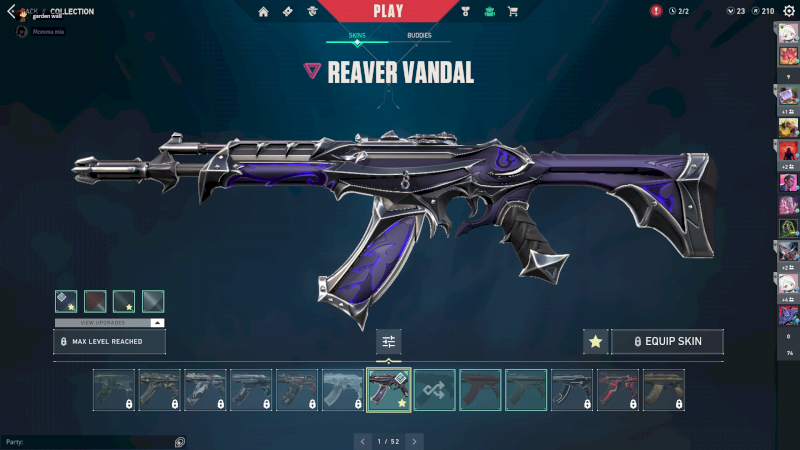Viewport: 800px width, 450px height.
Task: Go to the next skins page
Action: pyautogui.click(x=414, y=440)
